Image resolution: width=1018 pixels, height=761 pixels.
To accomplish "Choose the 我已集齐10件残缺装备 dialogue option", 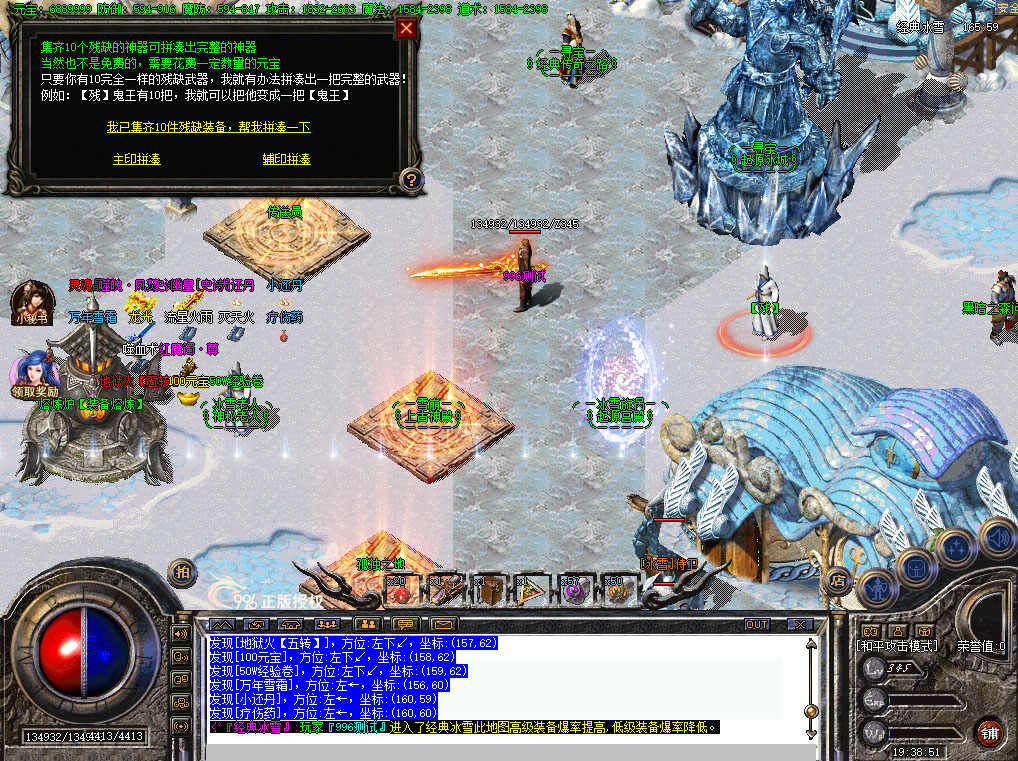I will click(x=208, y=127).
